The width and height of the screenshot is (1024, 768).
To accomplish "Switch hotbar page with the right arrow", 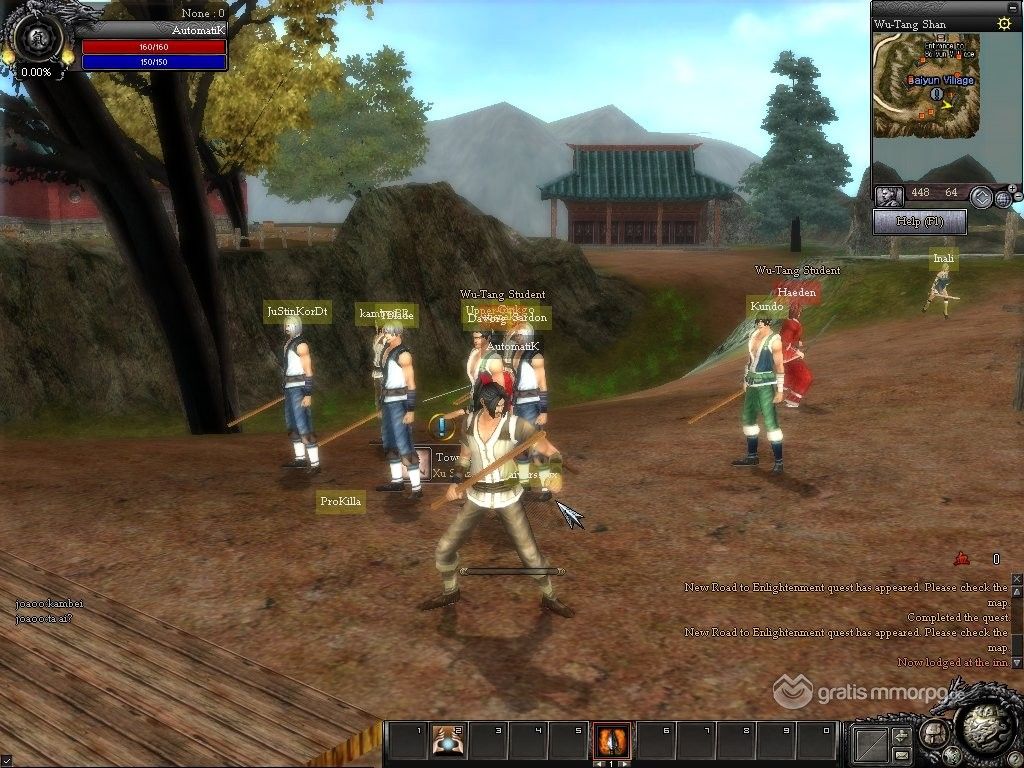I will coord(623,763).
